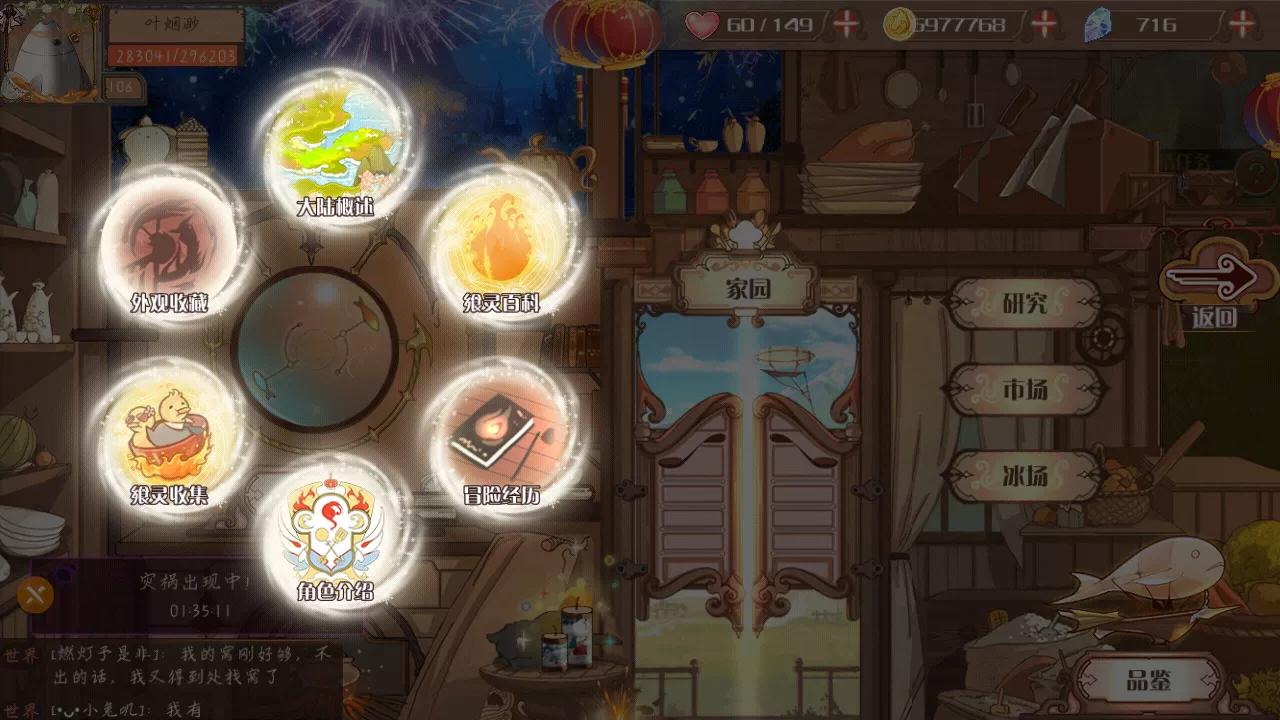Screen dimensions: 1280x720
Task: Open the 冰场 ice rink option
Action: (1026, 477)
